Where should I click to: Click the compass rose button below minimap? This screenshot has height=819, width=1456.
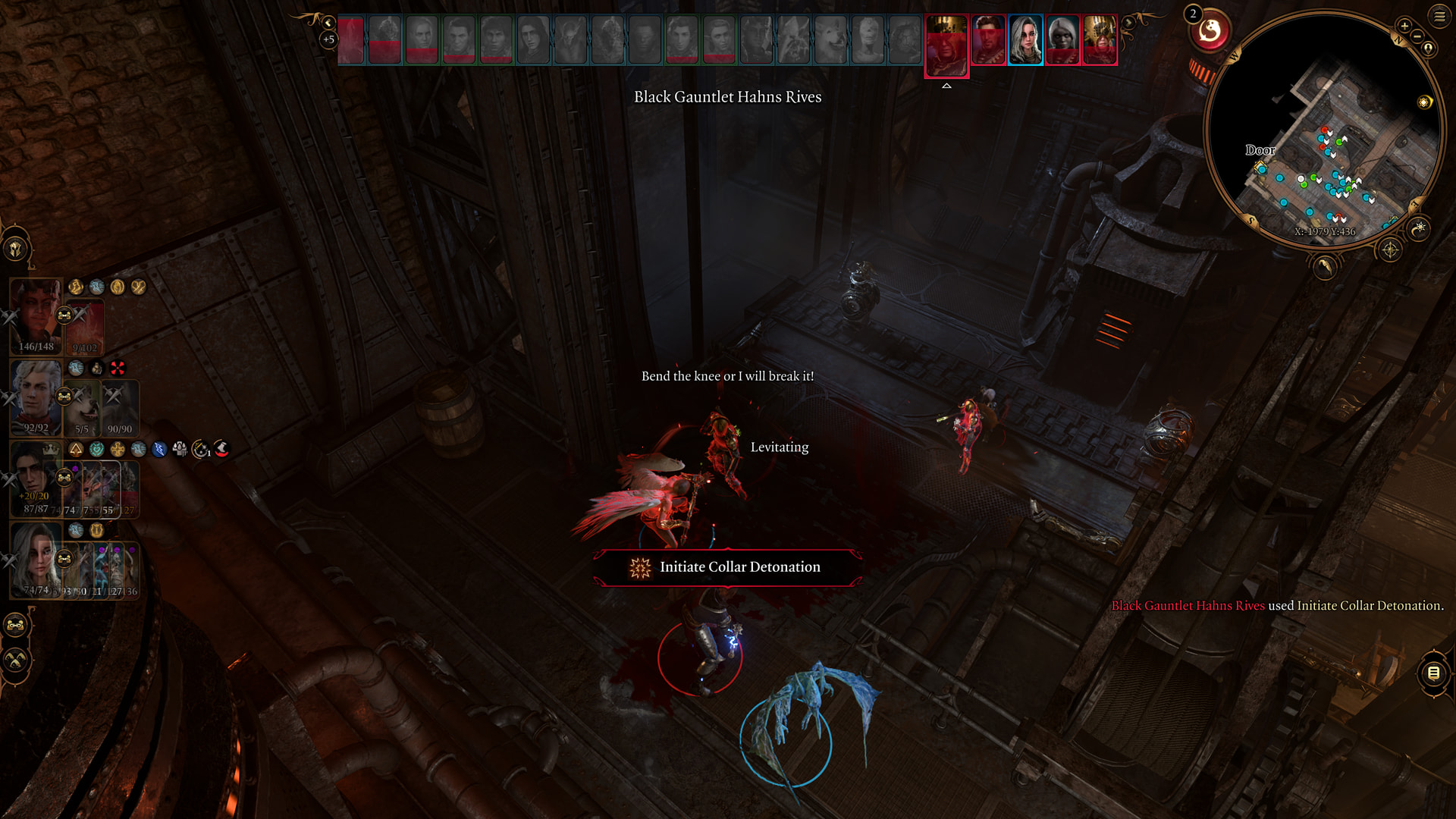tap(1390, 249)
